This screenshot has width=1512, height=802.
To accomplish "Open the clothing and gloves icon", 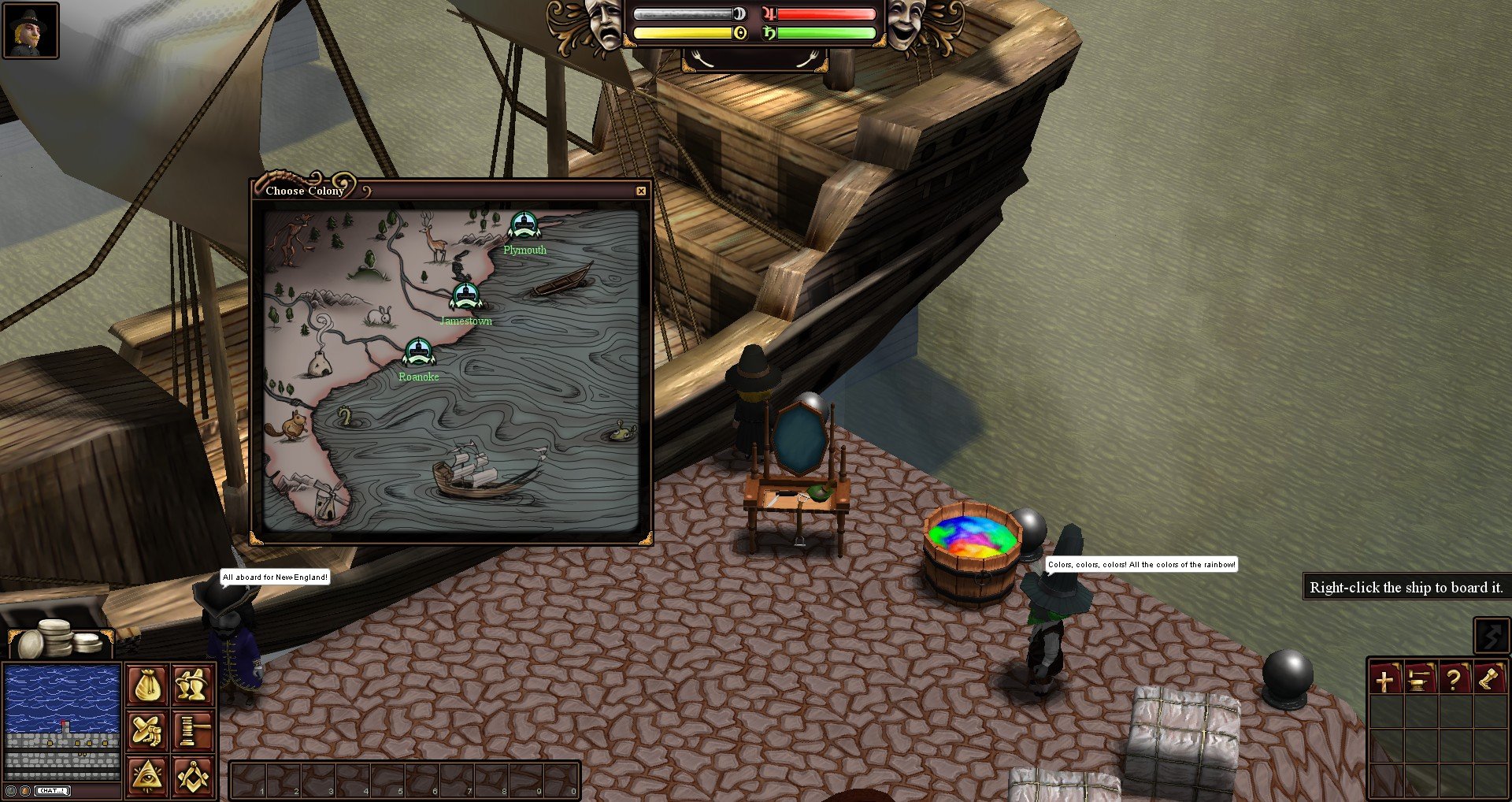I will tap(147, 730).
